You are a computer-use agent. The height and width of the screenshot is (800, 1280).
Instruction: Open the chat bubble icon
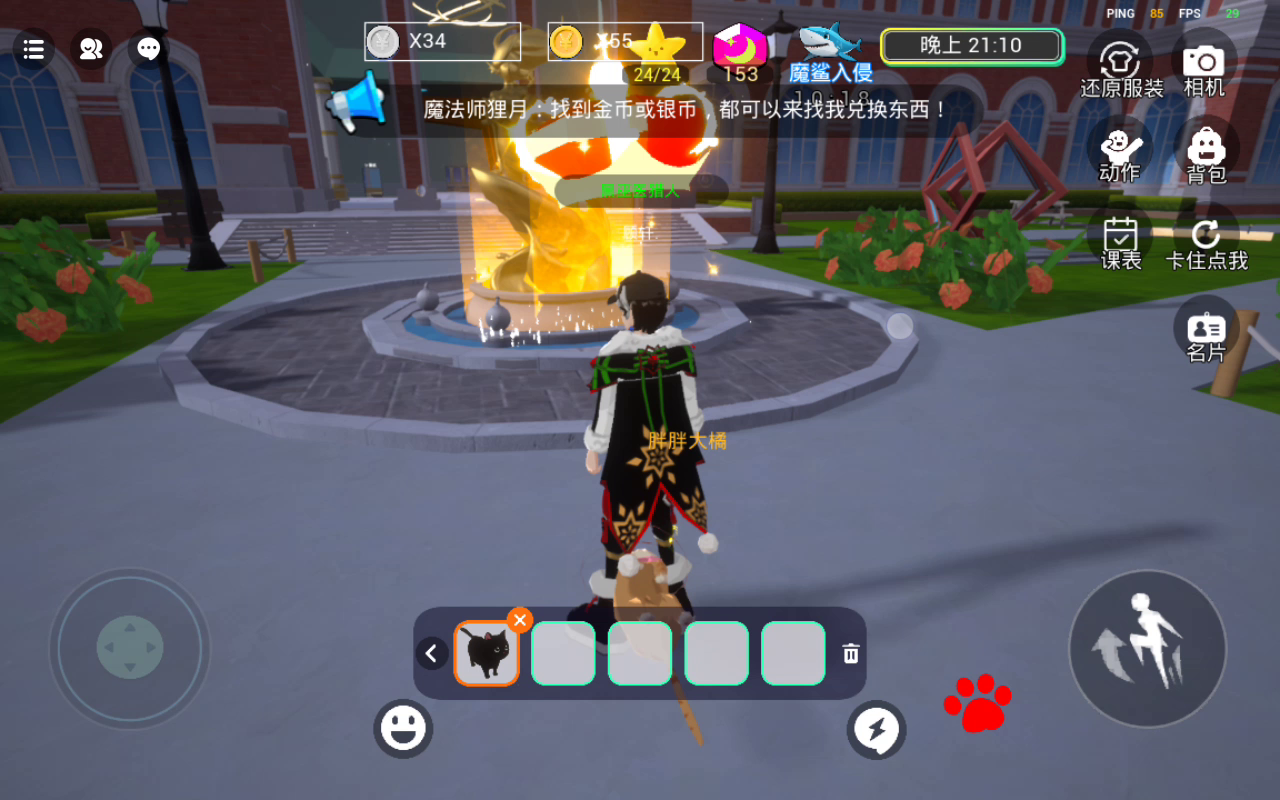point(149,49)
